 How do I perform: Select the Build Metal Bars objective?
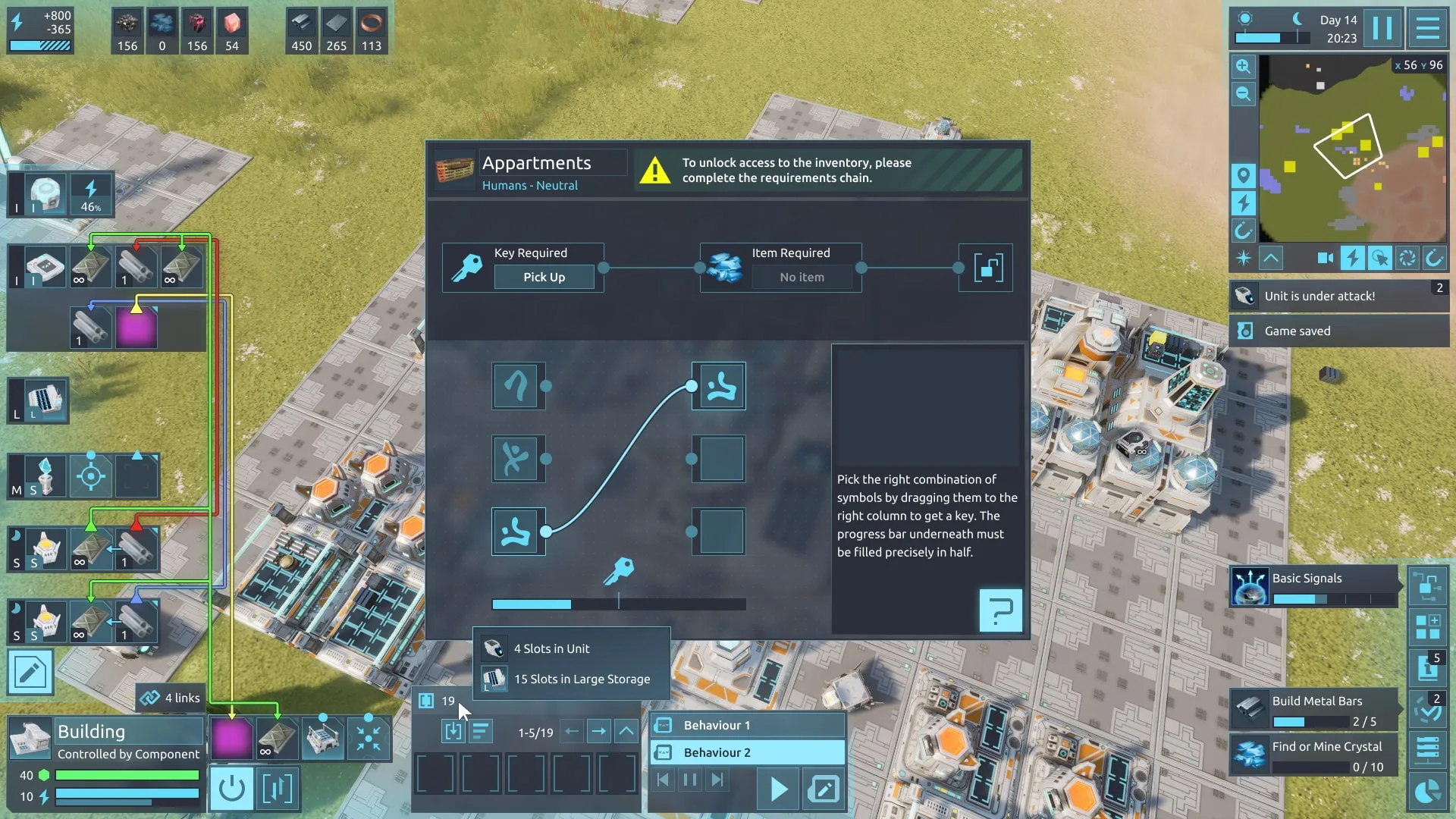(1313, 710)
